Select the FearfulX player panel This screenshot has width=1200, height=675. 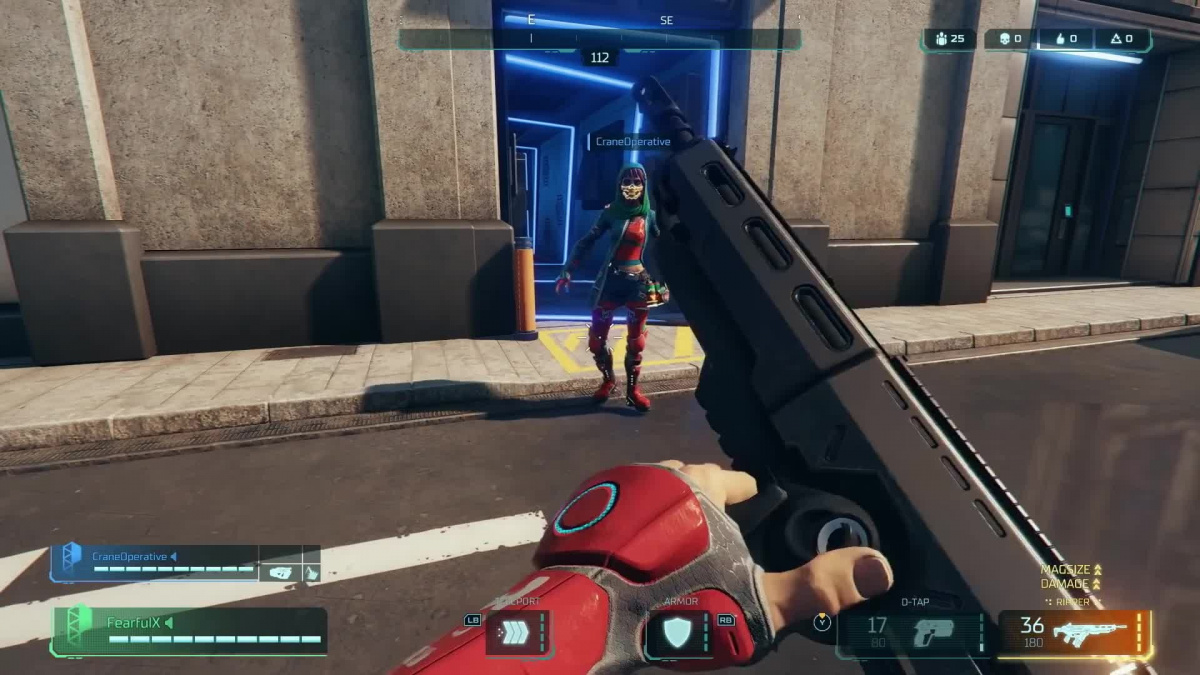pyautogui.click(x=190, y=631)
